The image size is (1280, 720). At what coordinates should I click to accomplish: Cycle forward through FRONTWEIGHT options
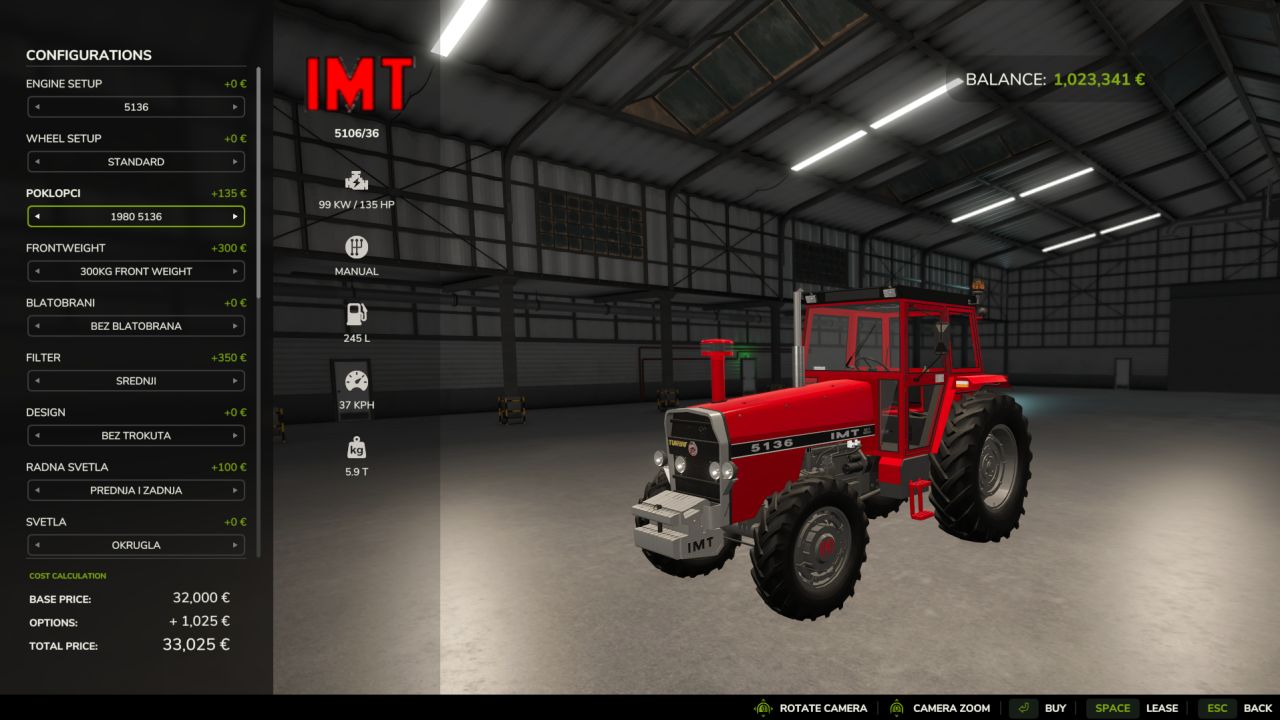click(x=237, y=271)
